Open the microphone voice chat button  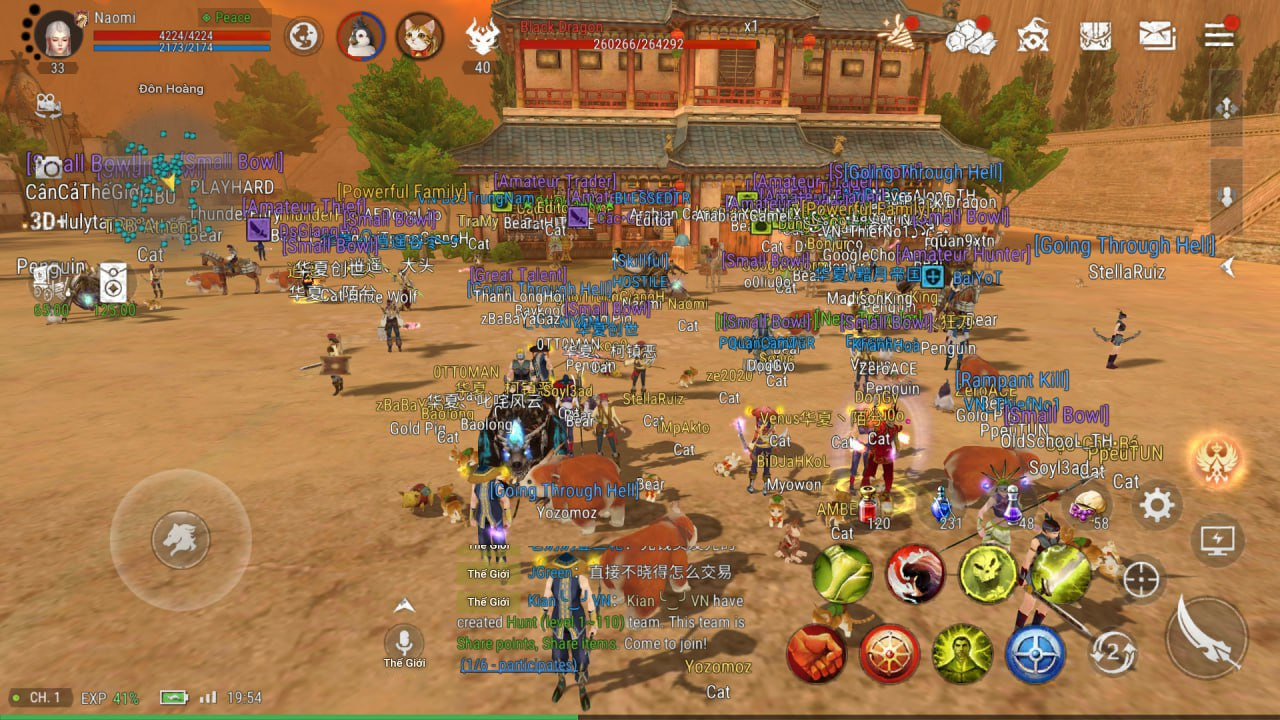[x=404, y=642]
